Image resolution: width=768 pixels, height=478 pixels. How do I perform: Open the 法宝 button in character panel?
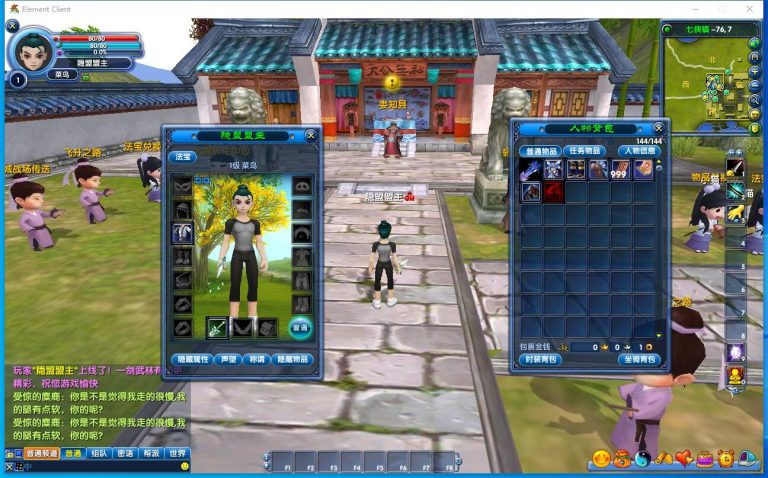point(184,156)
